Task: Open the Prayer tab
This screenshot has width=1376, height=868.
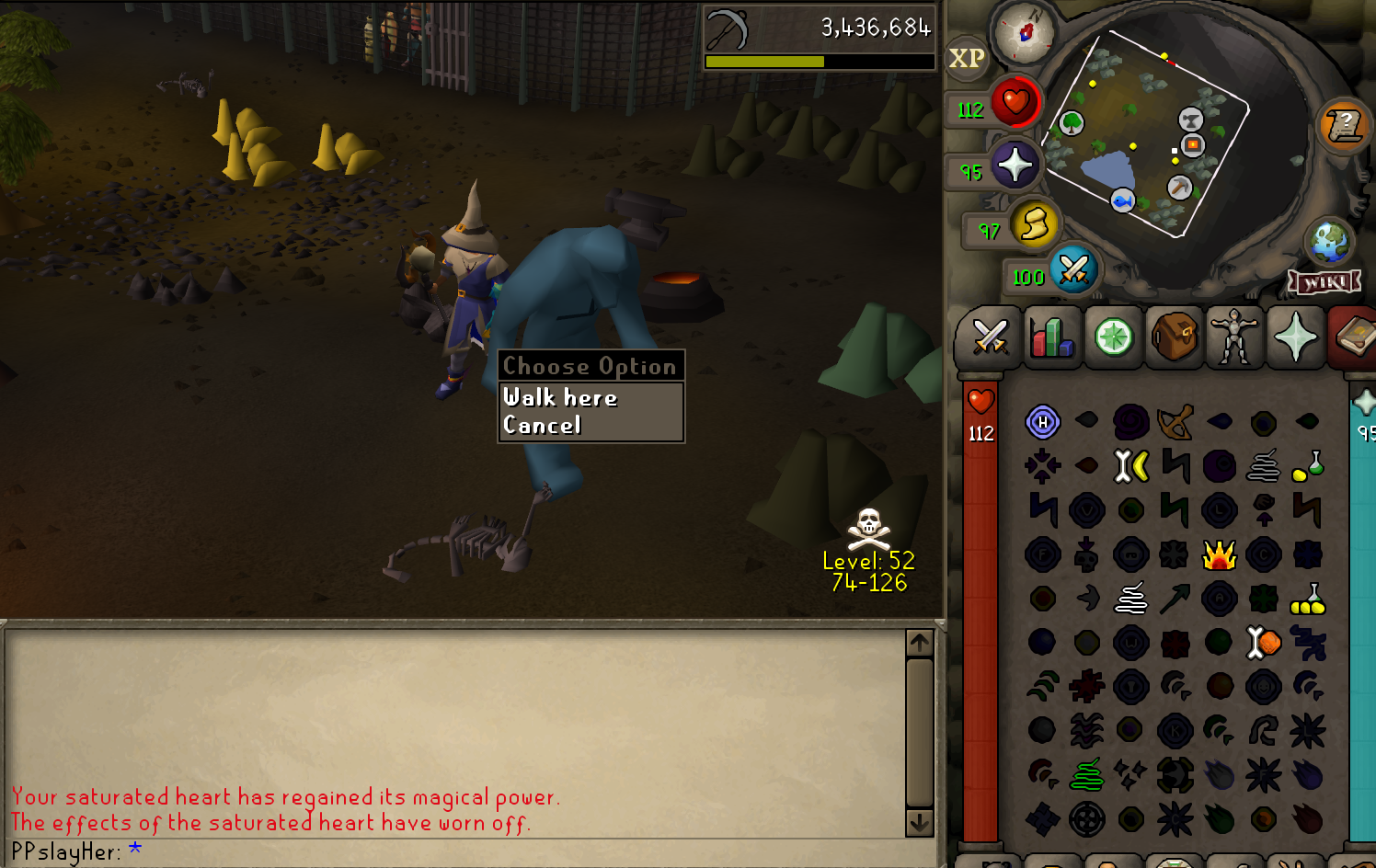Action: (1296, 337)
